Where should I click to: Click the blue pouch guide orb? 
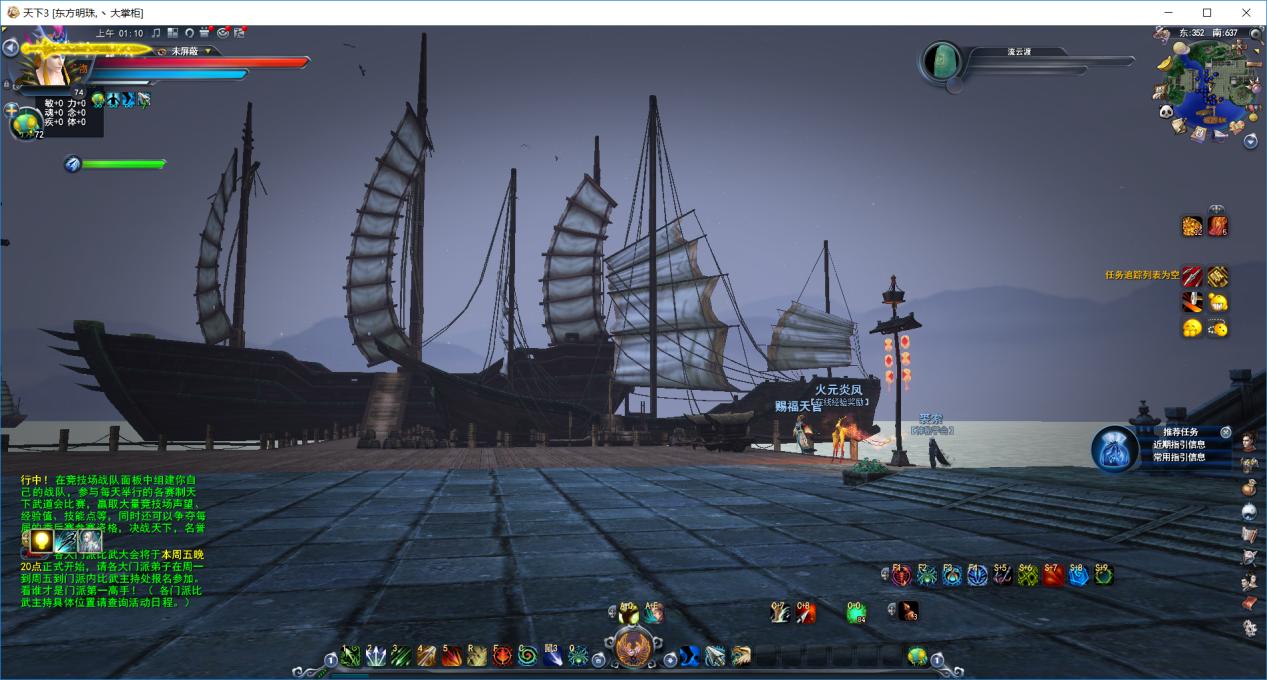coord(1112,448)
